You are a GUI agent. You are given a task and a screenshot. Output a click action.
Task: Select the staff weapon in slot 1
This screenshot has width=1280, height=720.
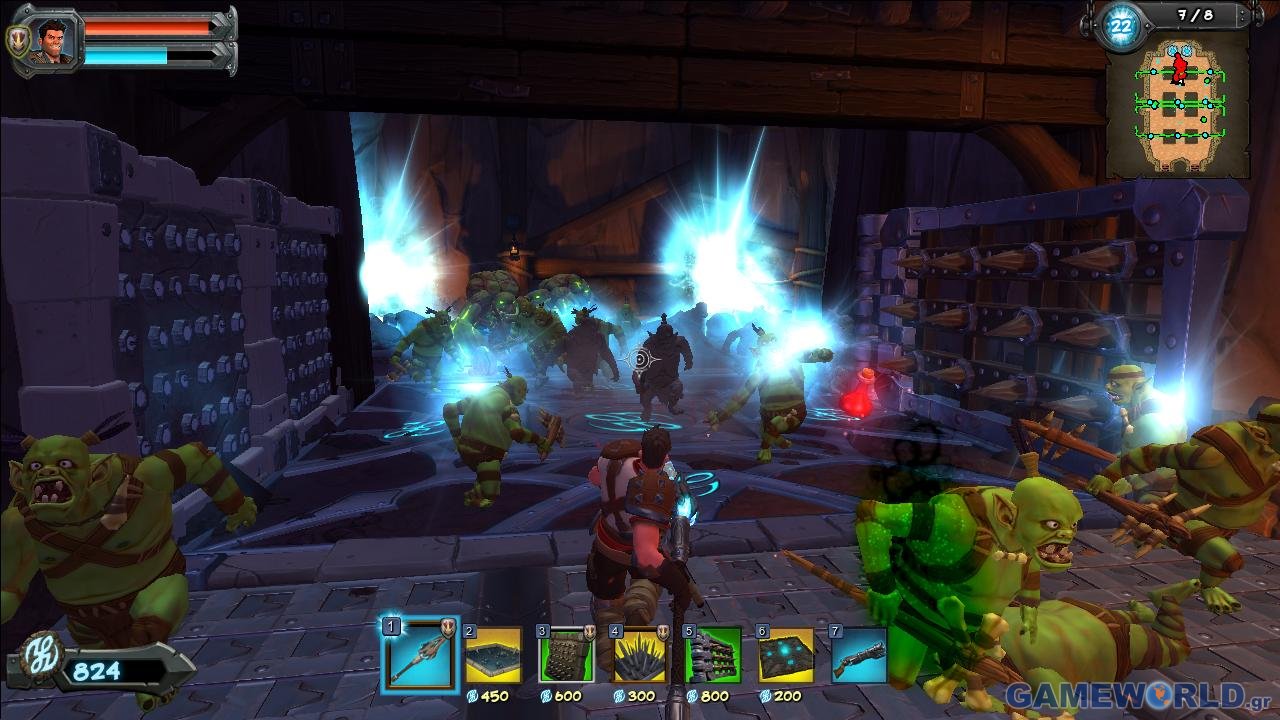click(418, 655)
